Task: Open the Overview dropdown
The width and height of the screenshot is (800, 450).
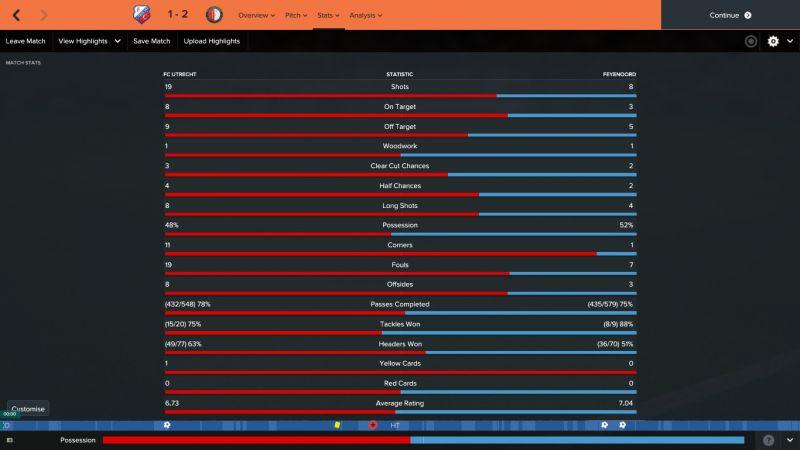Action: point(255,15)
